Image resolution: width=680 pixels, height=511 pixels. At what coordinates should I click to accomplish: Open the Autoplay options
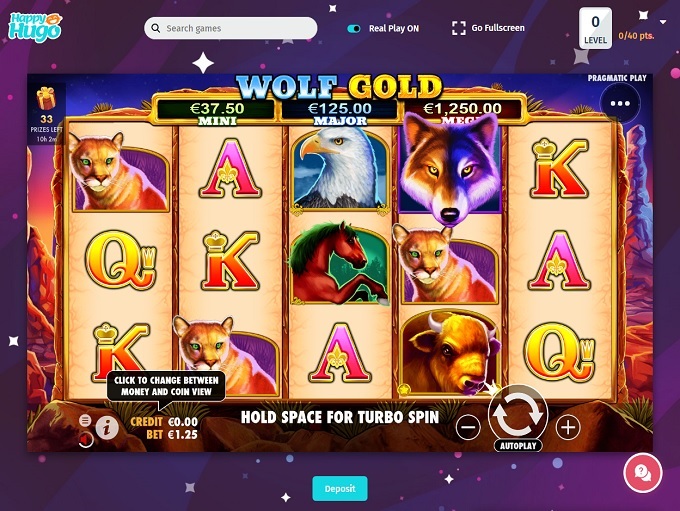pyautogui.click(x=517, y=446)
